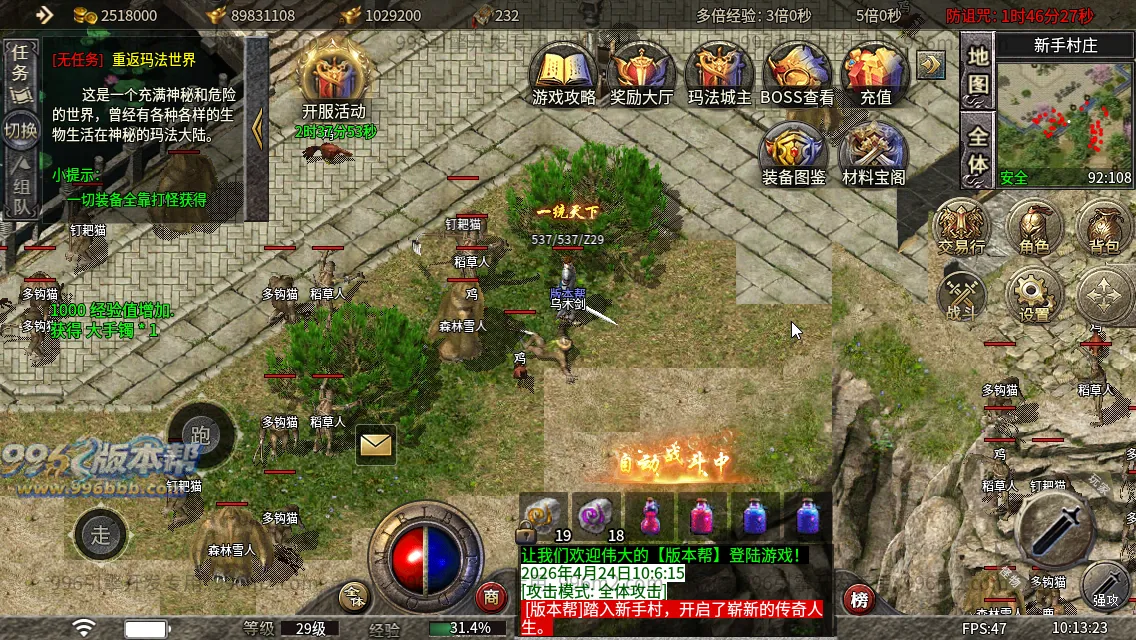
Task: Open the 开服活动 server event
Action: point(334,78)
